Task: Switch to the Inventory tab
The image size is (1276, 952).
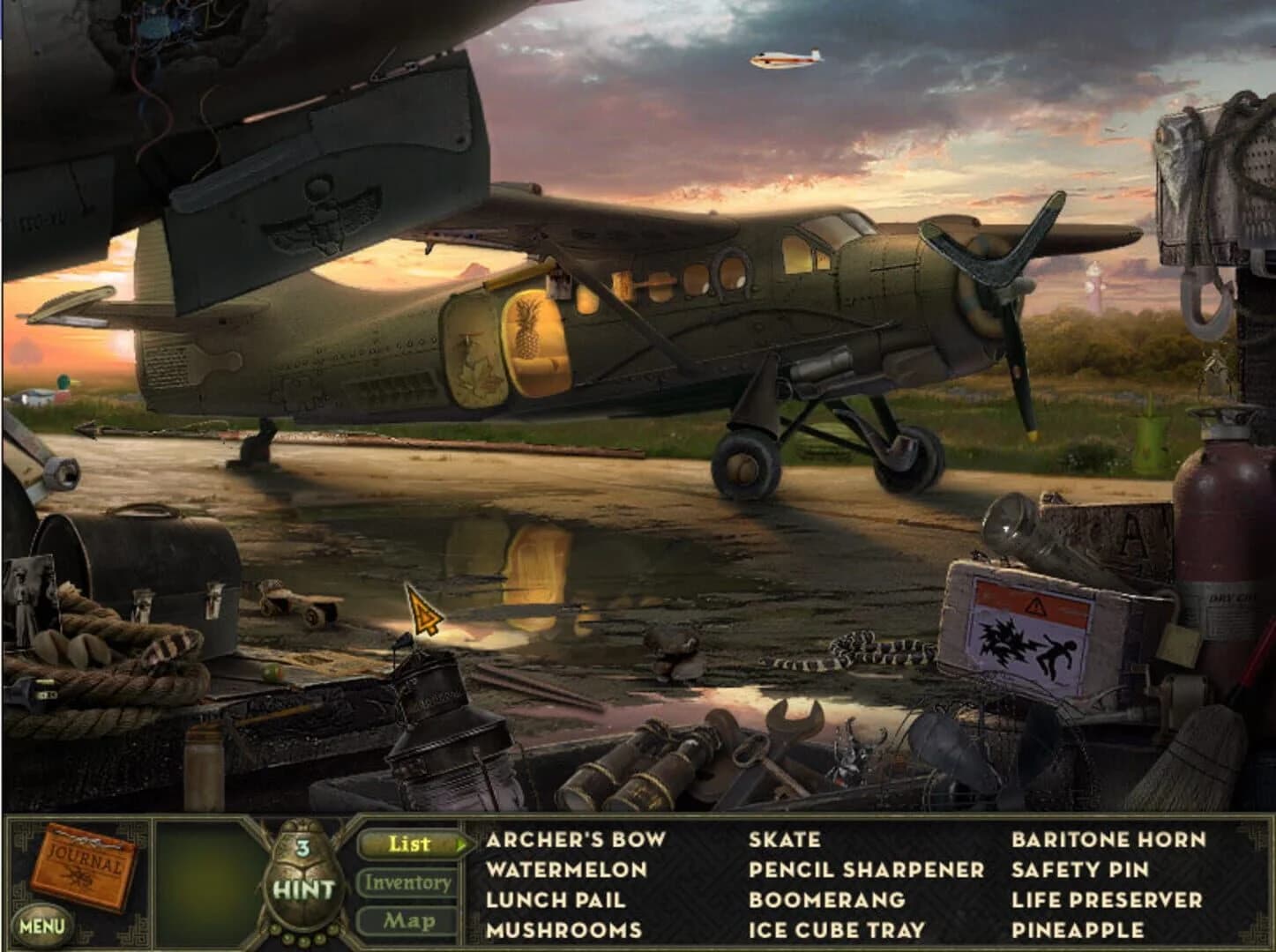Action: pos(409,881)
